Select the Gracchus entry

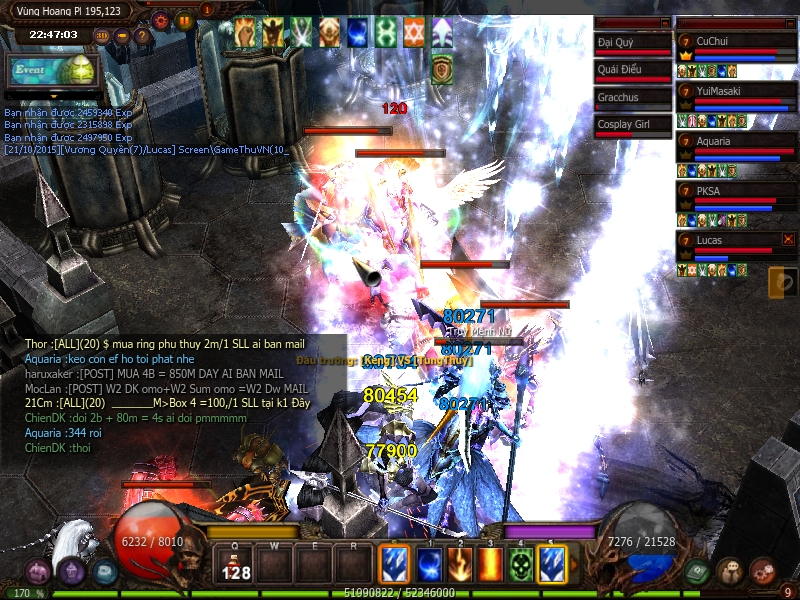coord(632,98)
